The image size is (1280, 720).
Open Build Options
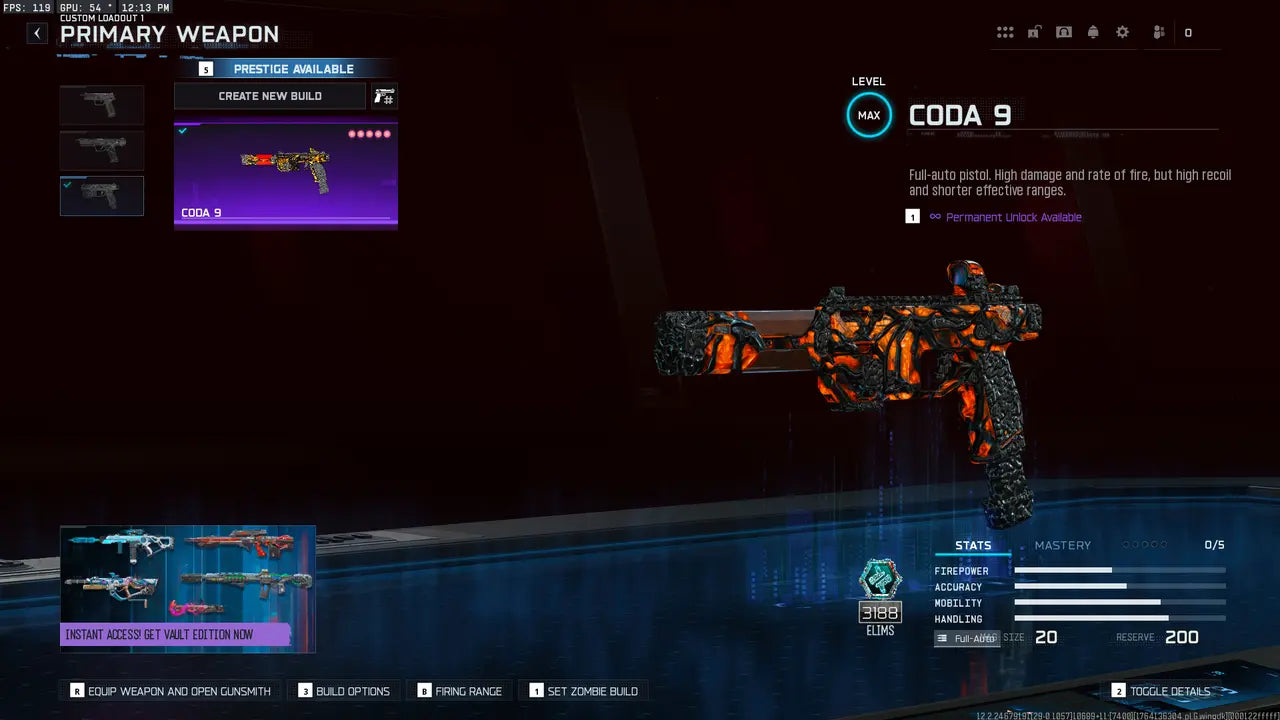pyautogui.click(x=345, y=691)
